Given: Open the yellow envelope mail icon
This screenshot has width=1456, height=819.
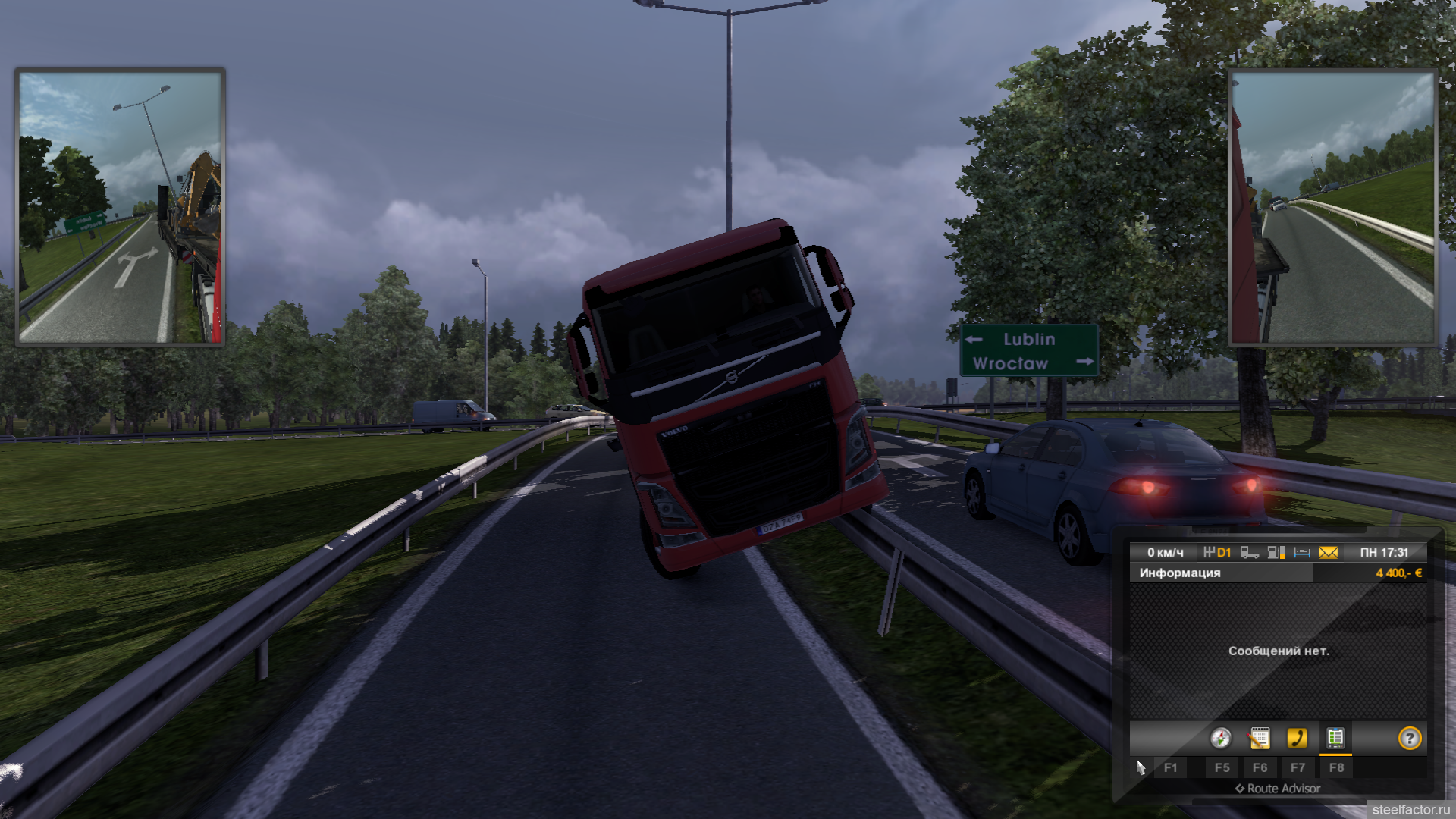Looking at the screenshot, I should click(x=1329, y=553).
